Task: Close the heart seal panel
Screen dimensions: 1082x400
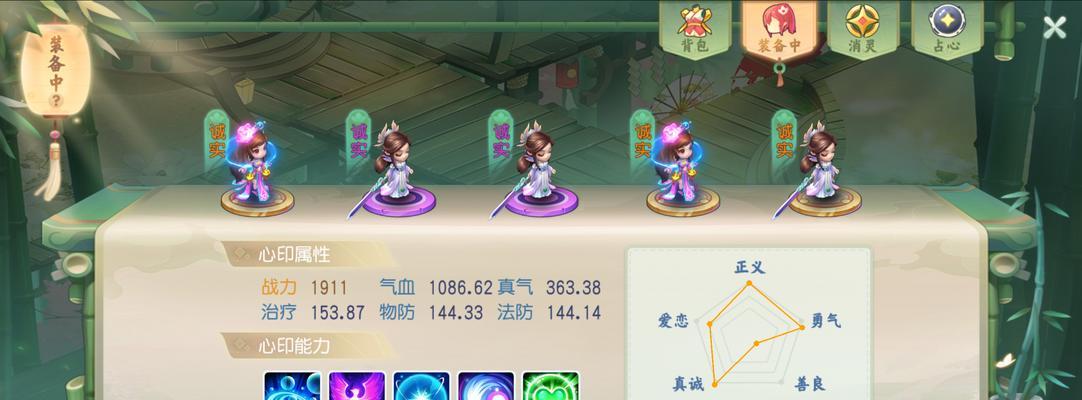Action: [x=1054, y=28]
